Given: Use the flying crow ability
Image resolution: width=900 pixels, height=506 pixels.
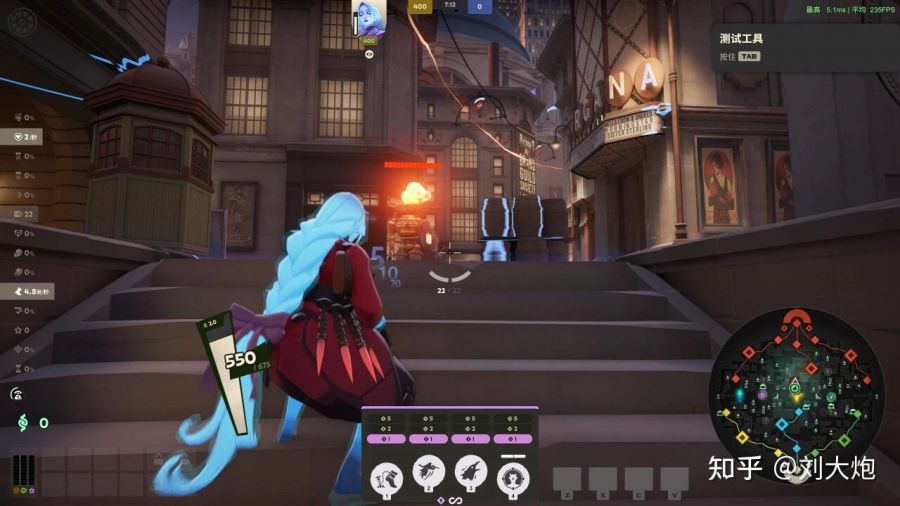Looking at the screenshot, I should coord(430,472).
